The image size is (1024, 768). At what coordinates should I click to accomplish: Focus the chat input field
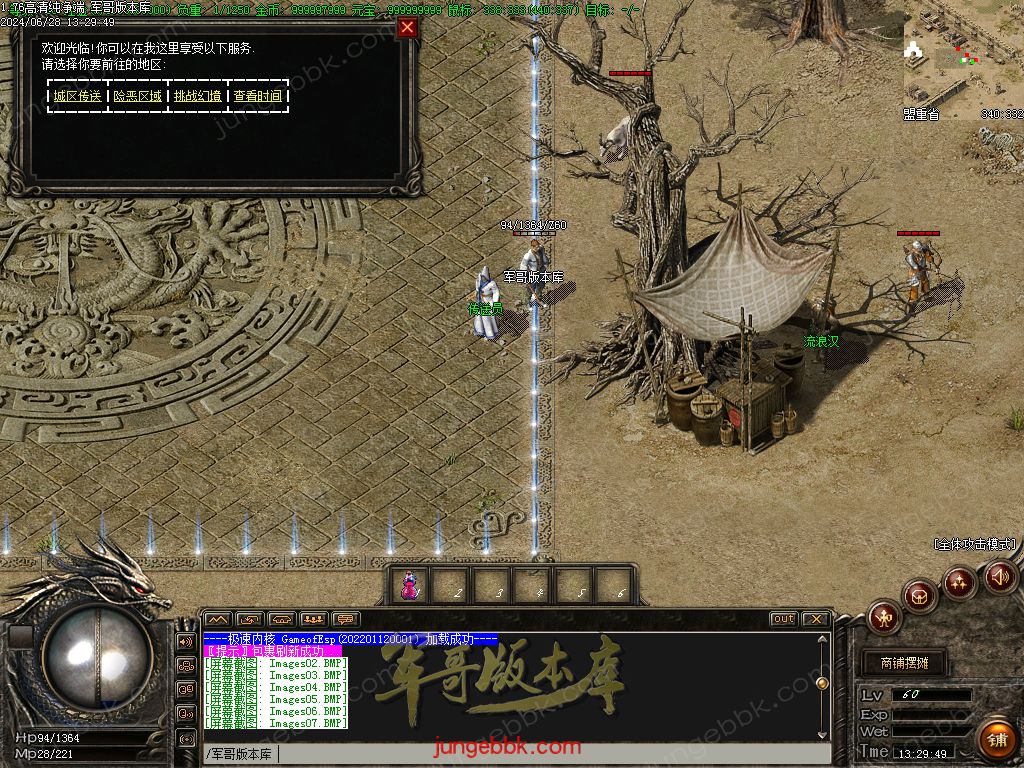[550, 754]
